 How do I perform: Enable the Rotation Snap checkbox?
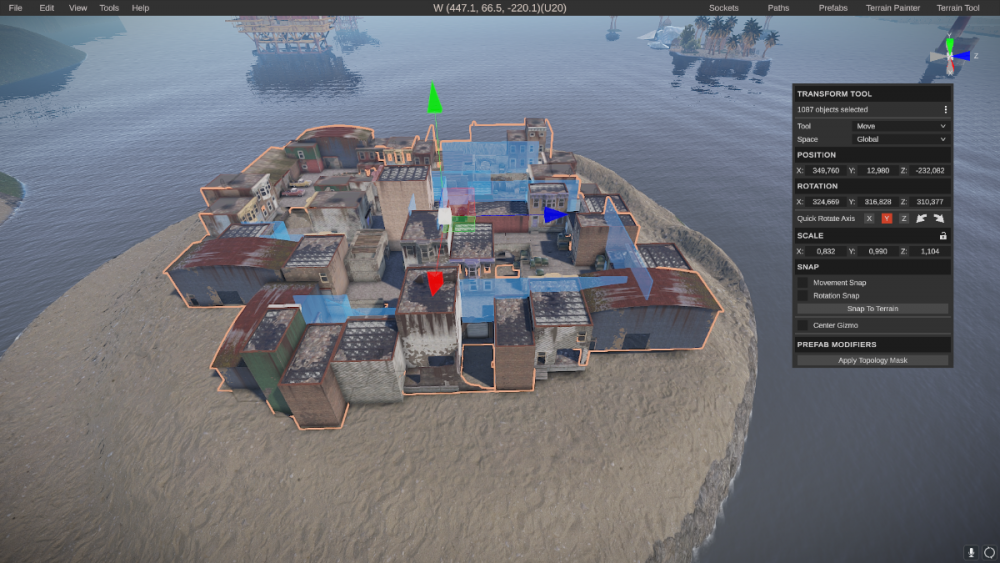point(802,295)
